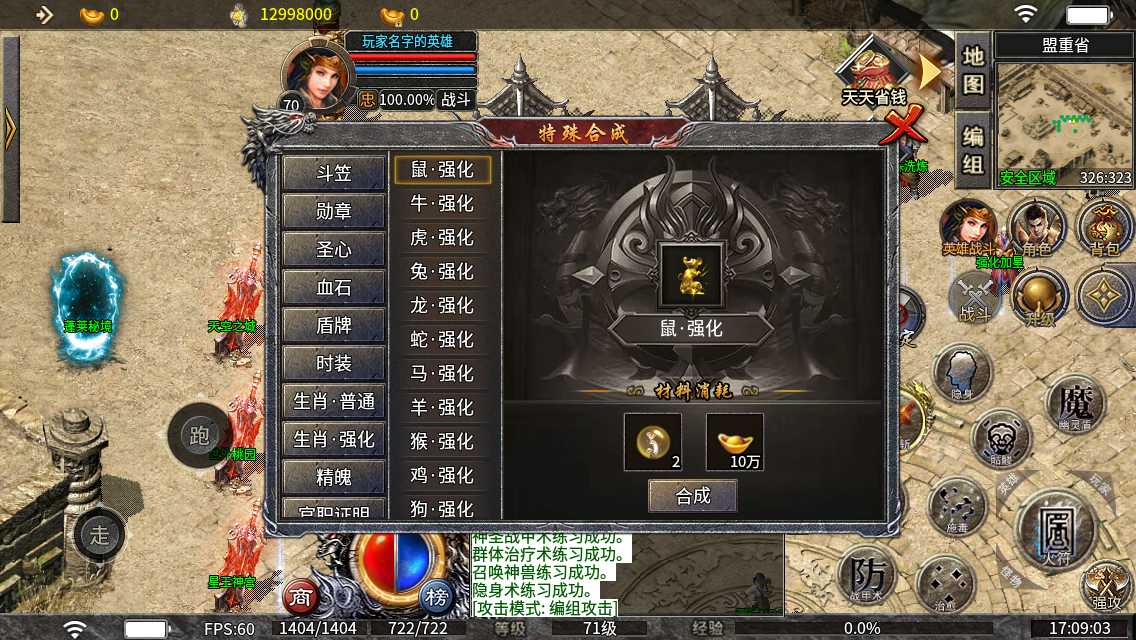
Task: Switch to the 勋章 category
Action: 334,211
